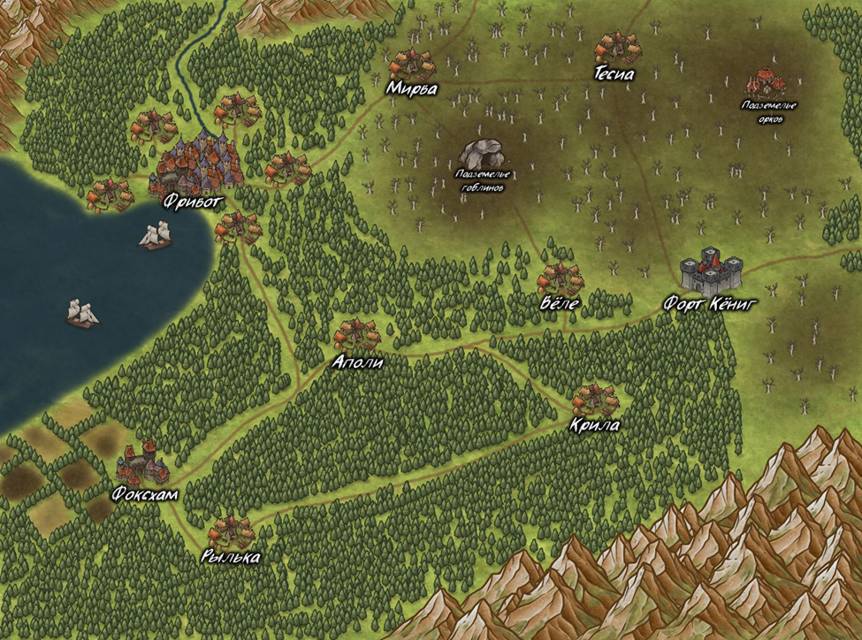Select the Крила village location
The width and height of the screenshot is (862, 640).
coord(596,400)
